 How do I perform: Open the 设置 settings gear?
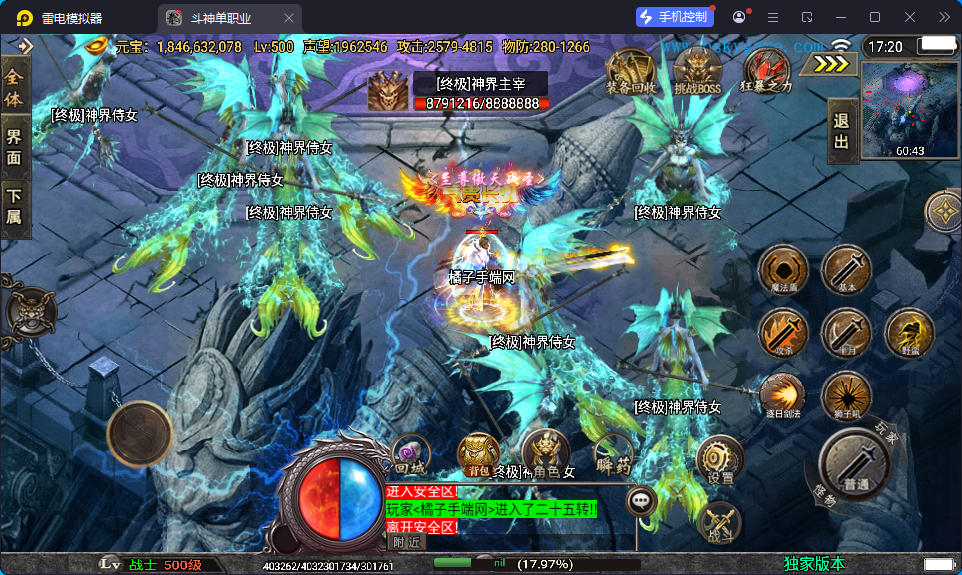coord(720,460)
